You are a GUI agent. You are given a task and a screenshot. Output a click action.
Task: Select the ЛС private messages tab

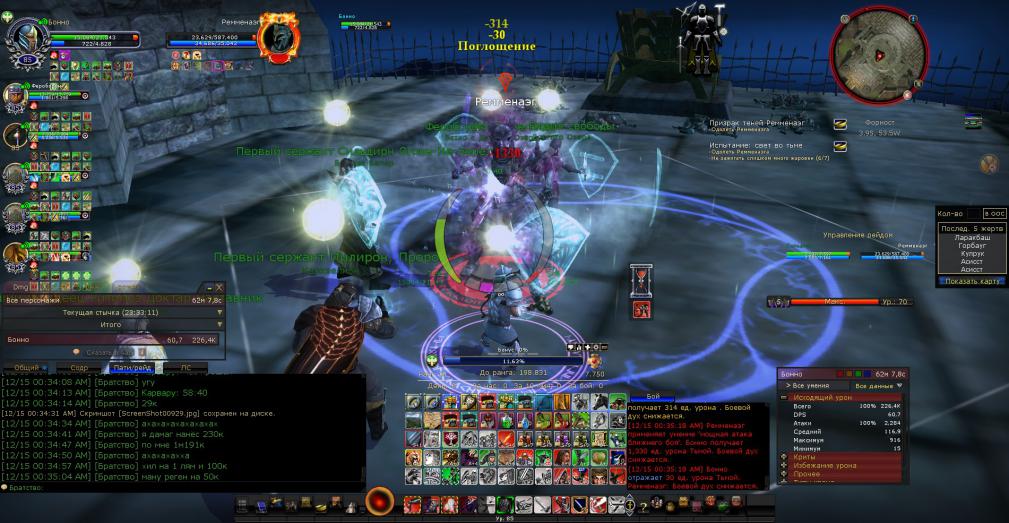[x=185, y=368]
